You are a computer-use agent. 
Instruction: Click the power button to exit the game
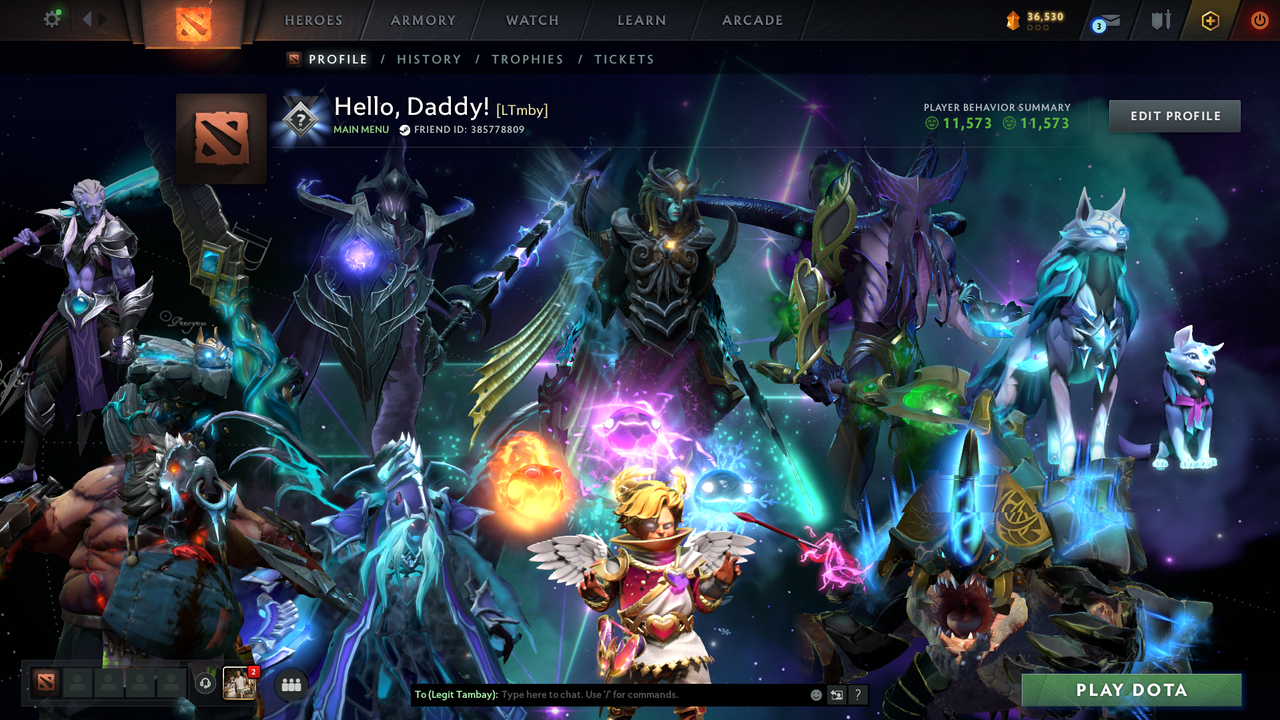point(1258,18)
